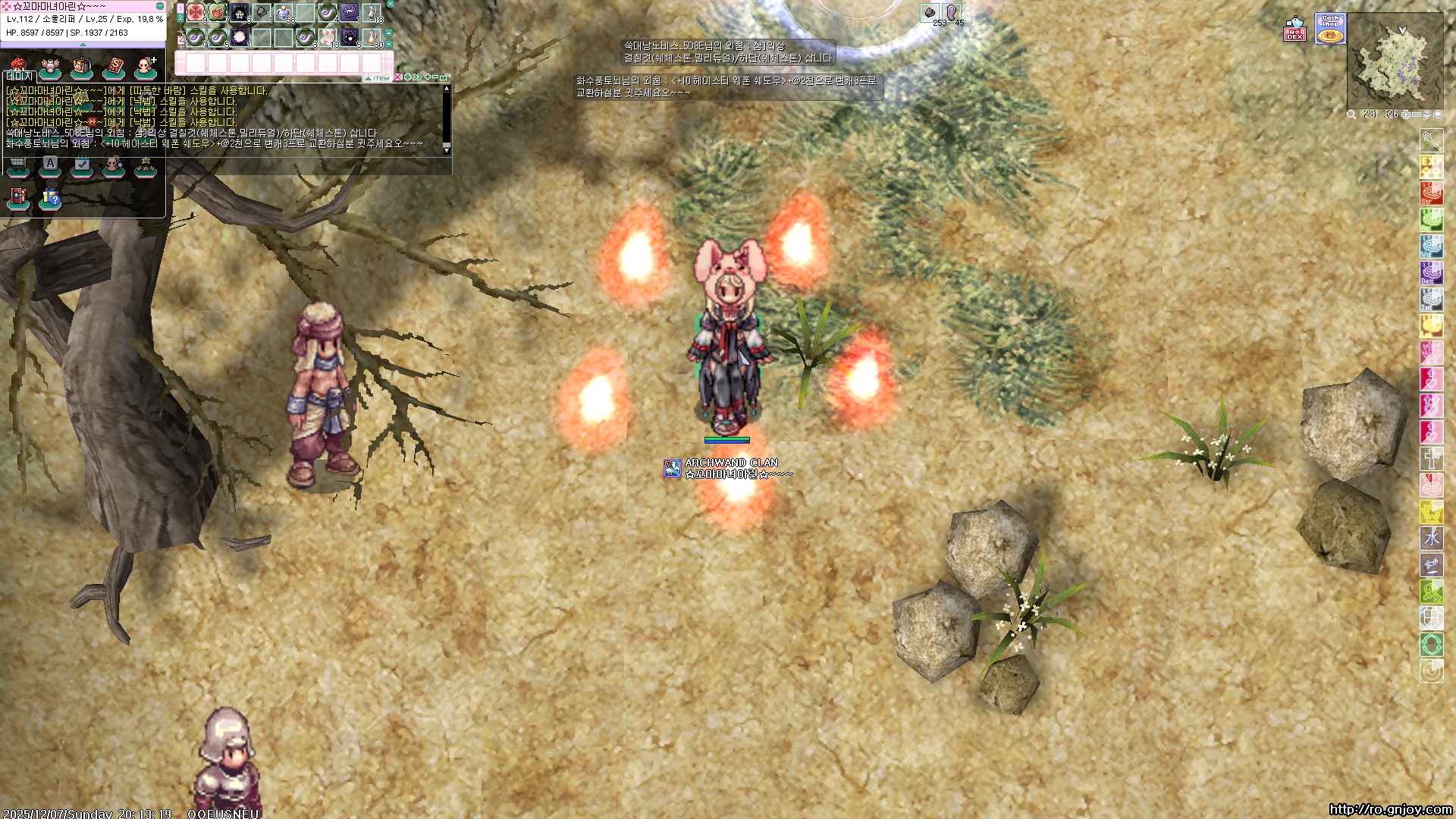This screenshot has width=1456, height=819.
Task: Zoom in the minimap with the plus button
Action: pyautogui.click(x=1405, y=115)
